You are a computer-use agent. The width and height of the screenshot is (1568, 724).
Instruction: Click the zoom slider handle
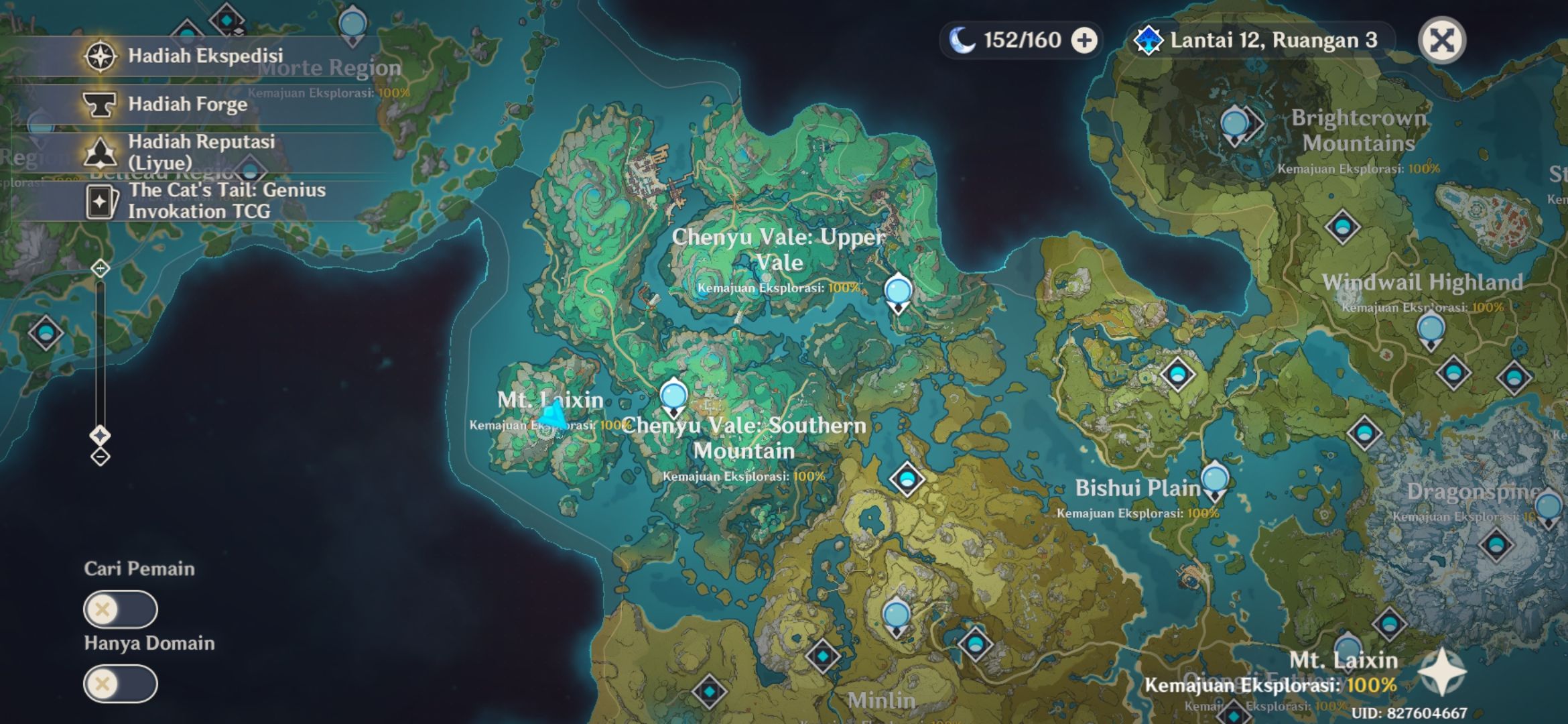100,436
